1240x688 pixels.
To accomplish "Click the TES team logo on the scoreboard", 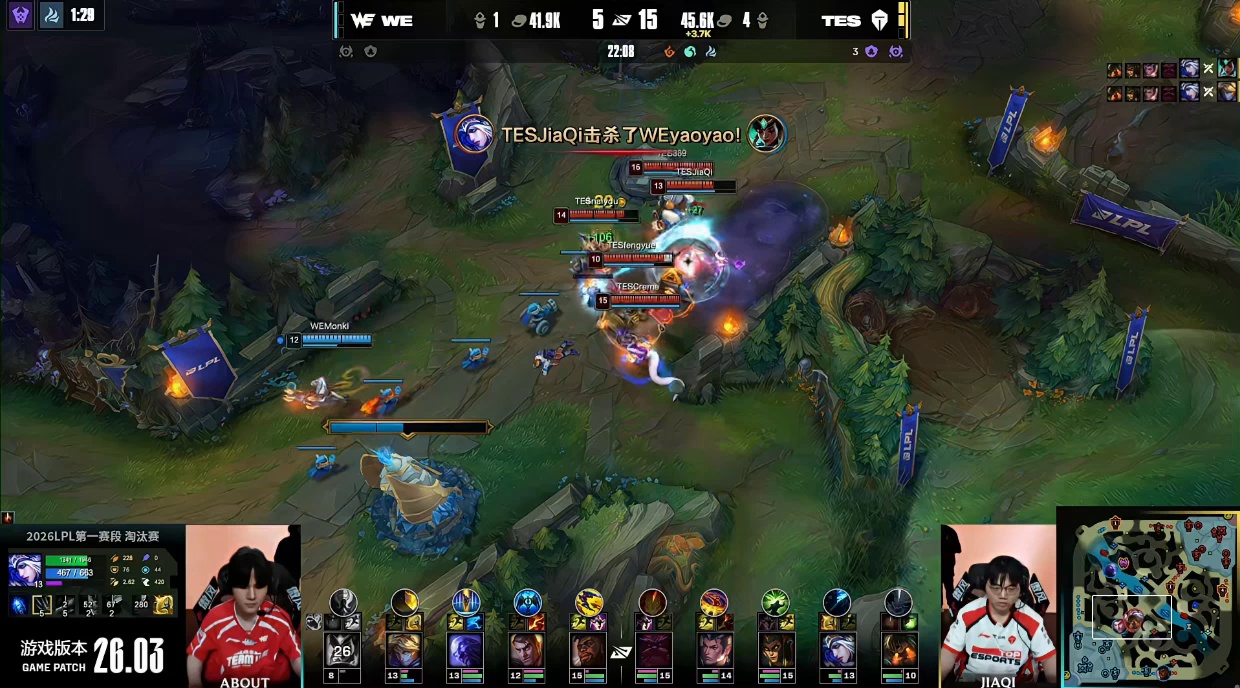I will pyautogui.click(x=879, y=20).
